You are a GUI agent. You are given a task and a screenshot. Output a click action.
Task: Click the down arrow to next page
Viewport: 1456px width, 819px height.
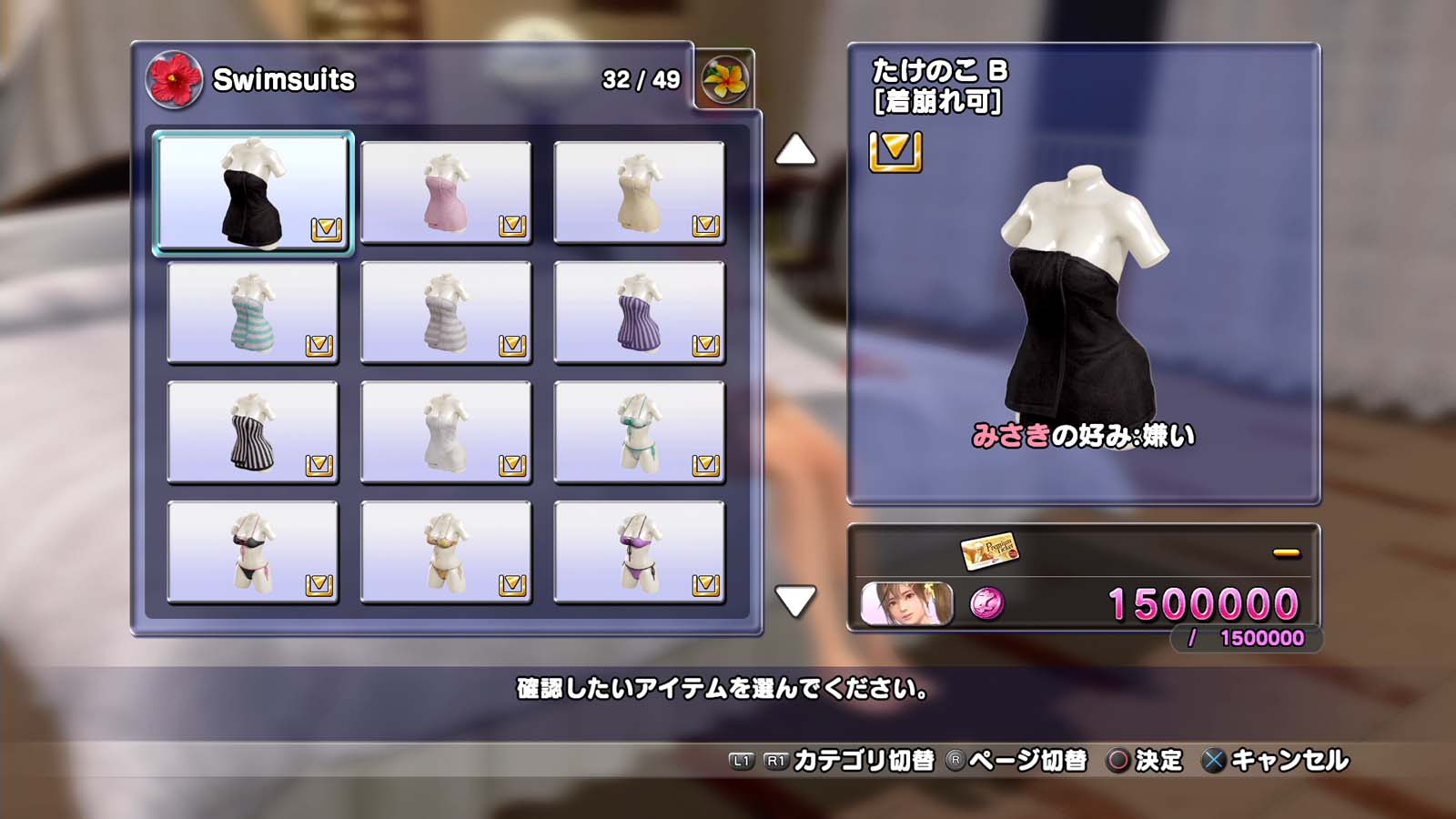point(795,601)
